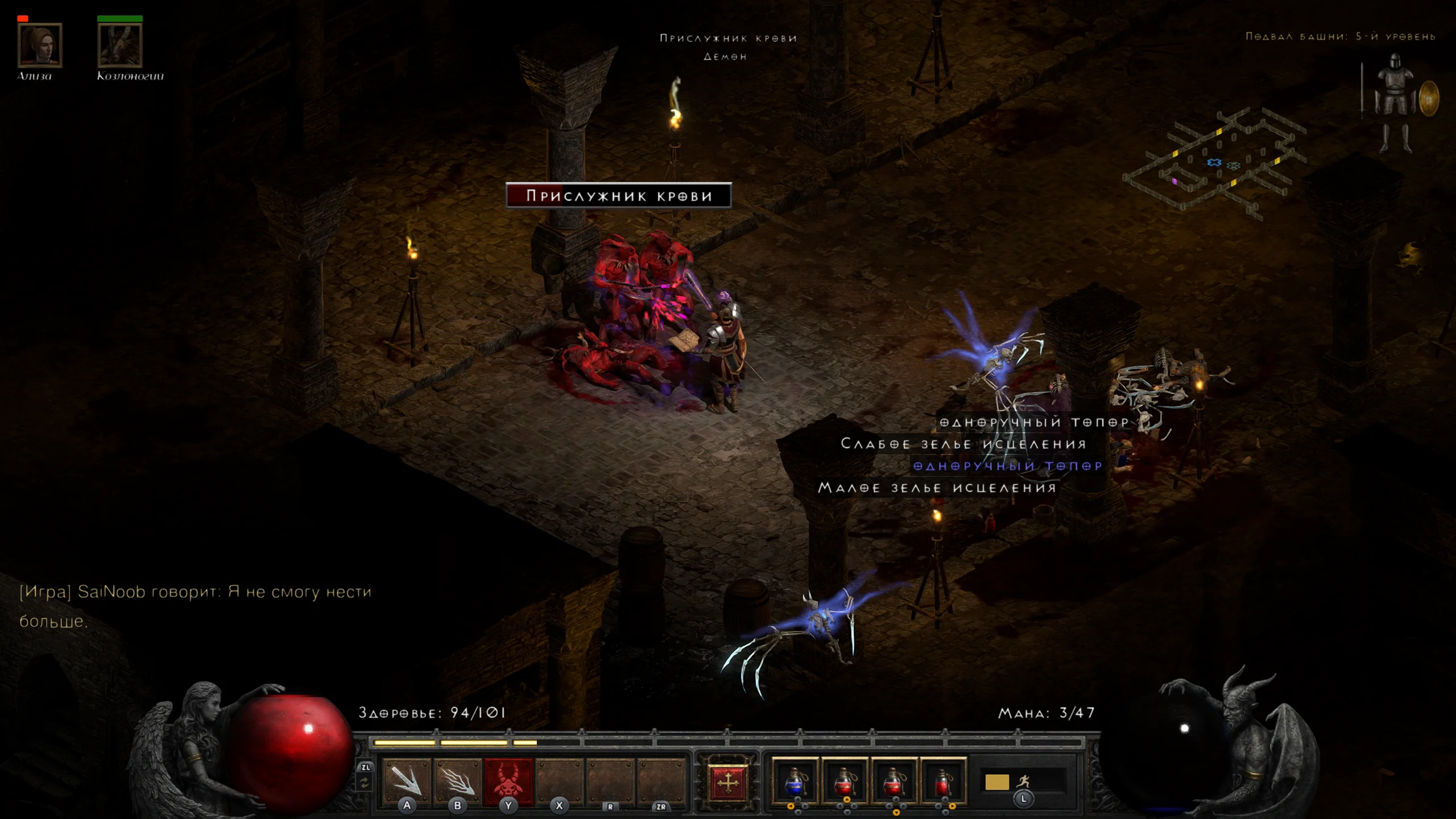
Task: Select the Ализа mercenary portrait
Action: pos(40,45)
